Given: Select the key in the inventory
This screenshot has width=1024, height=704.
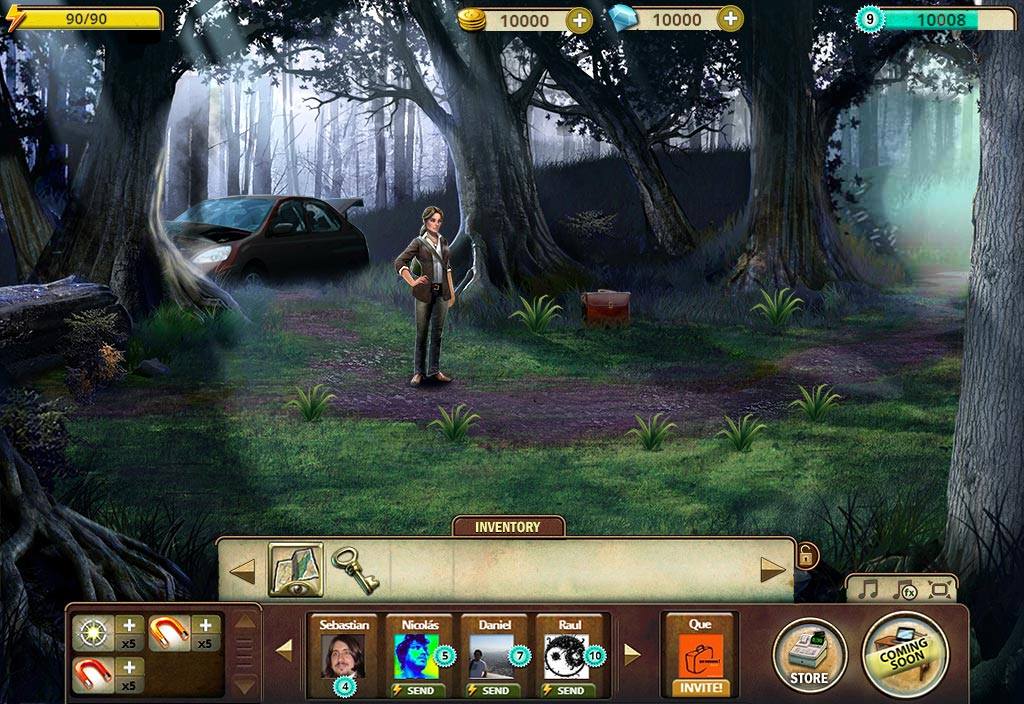Looking at the screenshot, I should point(354,570).
